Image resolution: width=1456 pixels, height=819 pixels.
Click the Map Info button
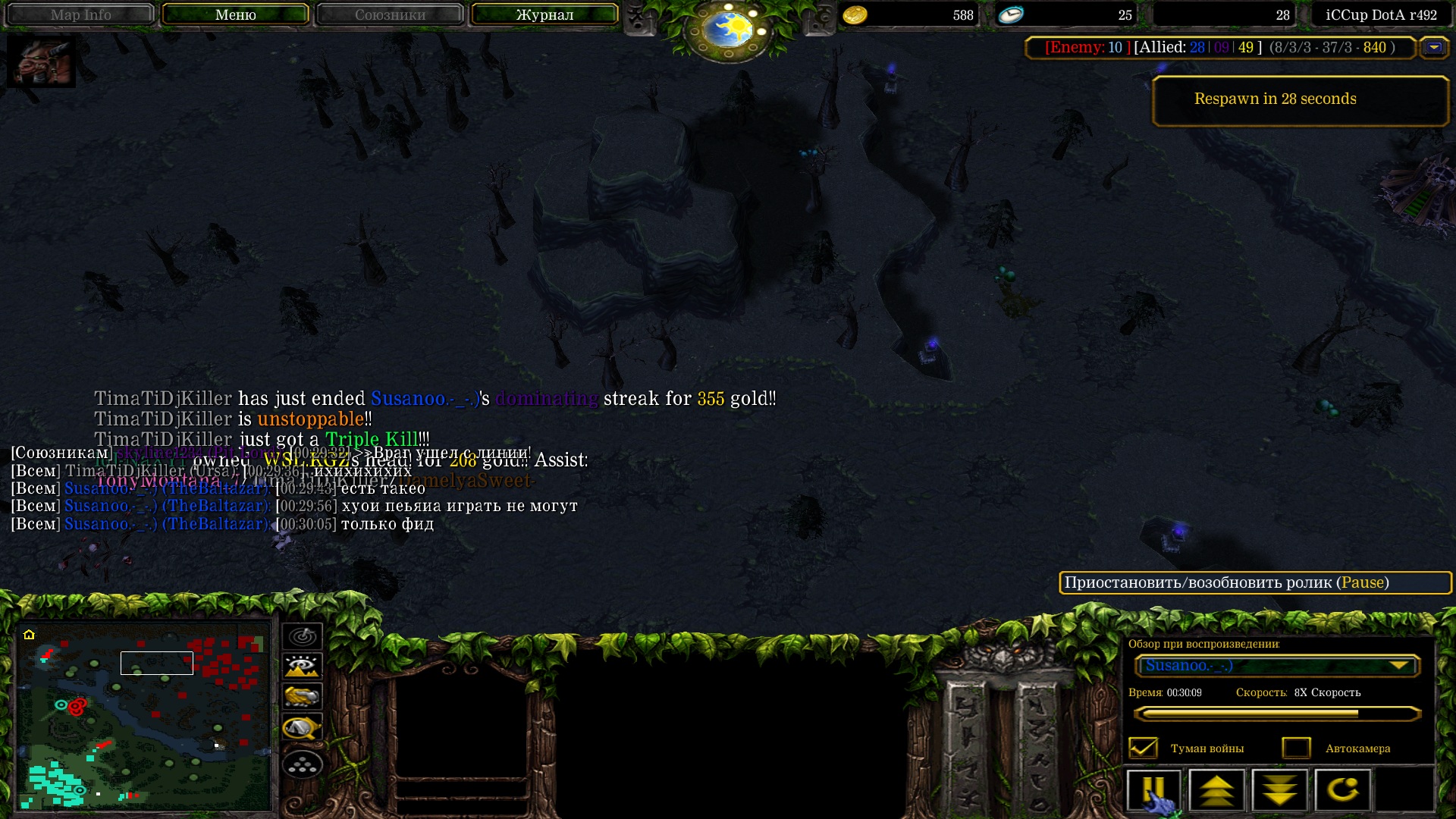80,14
